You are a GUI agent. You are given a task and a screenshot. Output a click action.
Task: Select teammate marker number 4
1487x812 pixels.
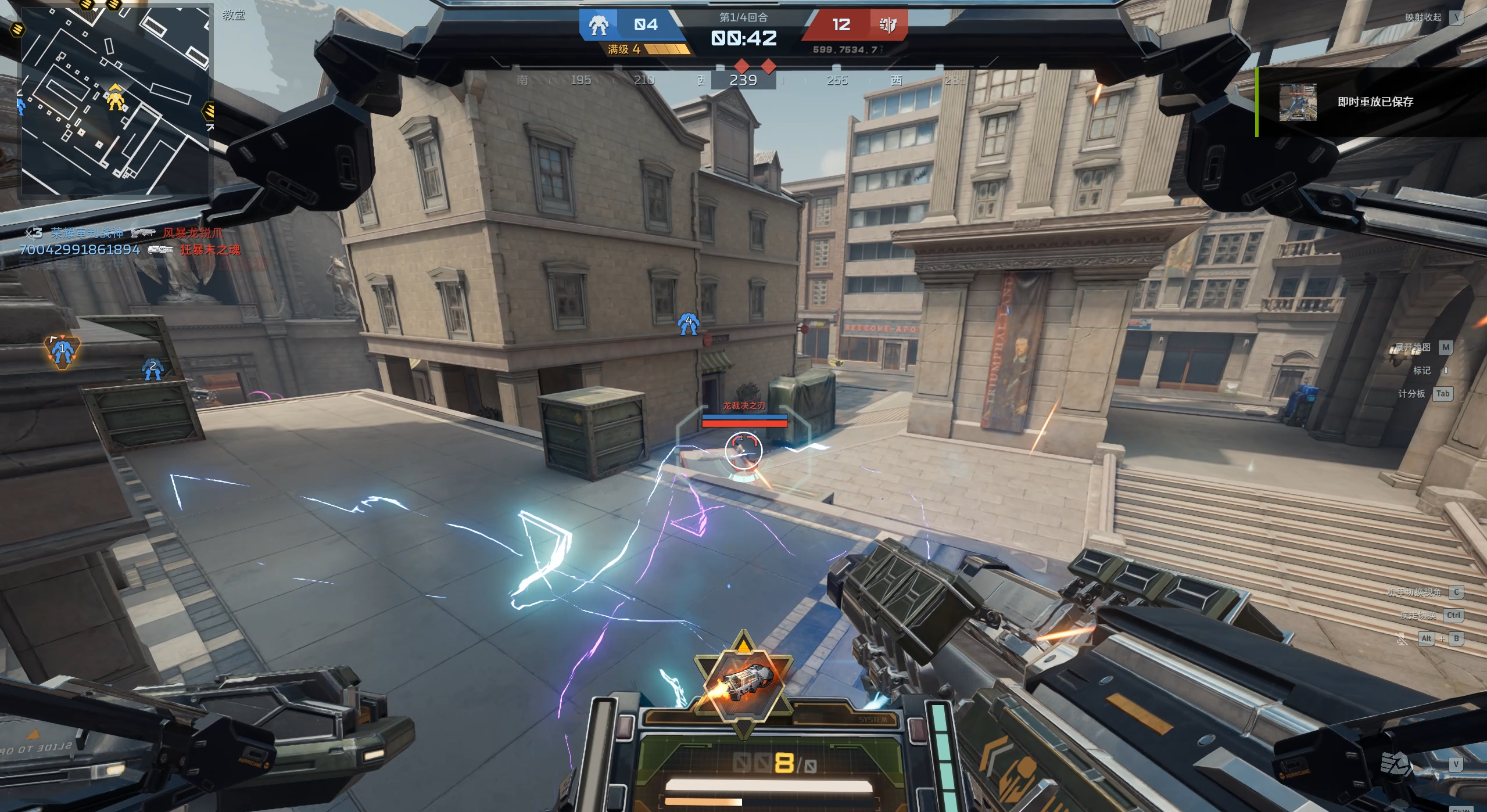(x=688, y=324)
